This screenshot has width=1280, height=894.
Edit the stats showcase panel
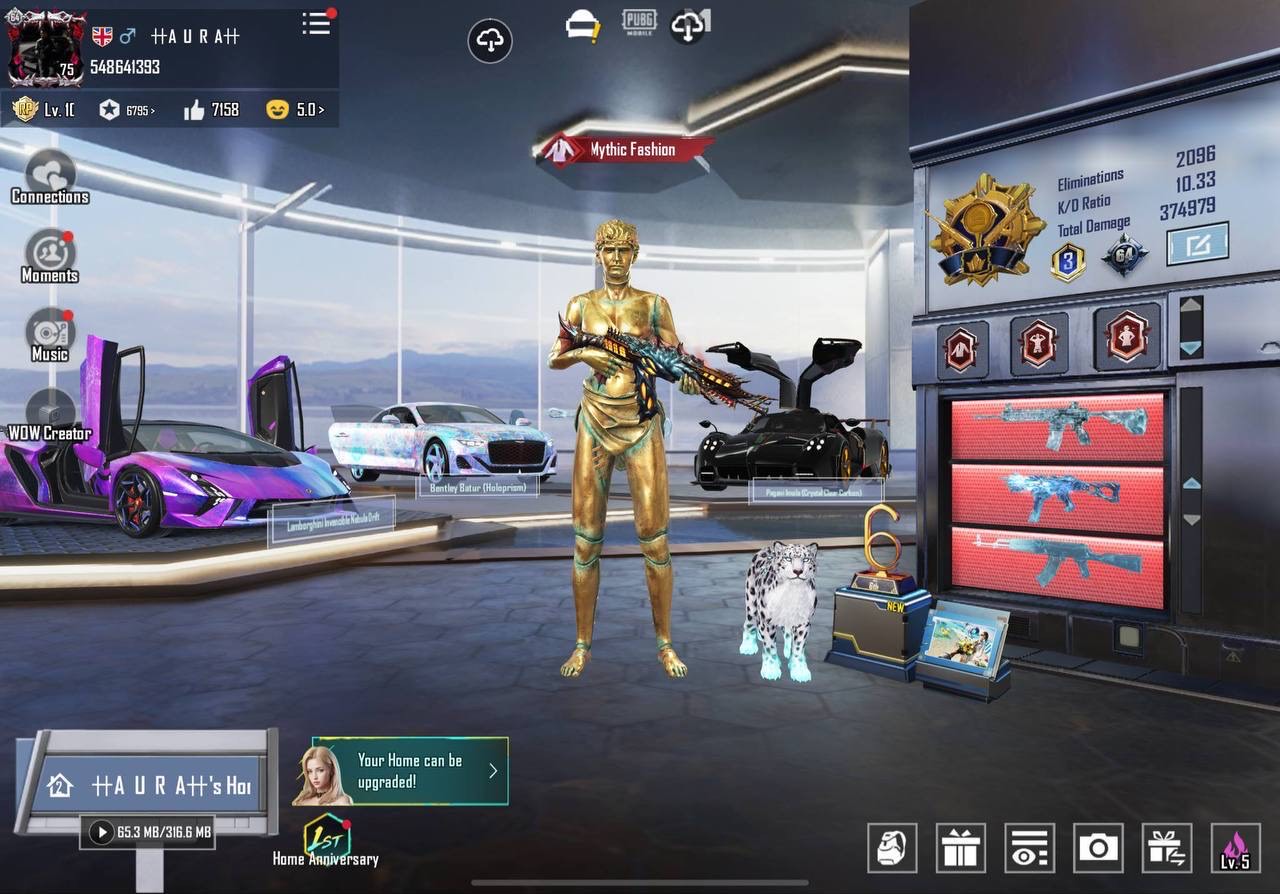(x=1197, y=243)
